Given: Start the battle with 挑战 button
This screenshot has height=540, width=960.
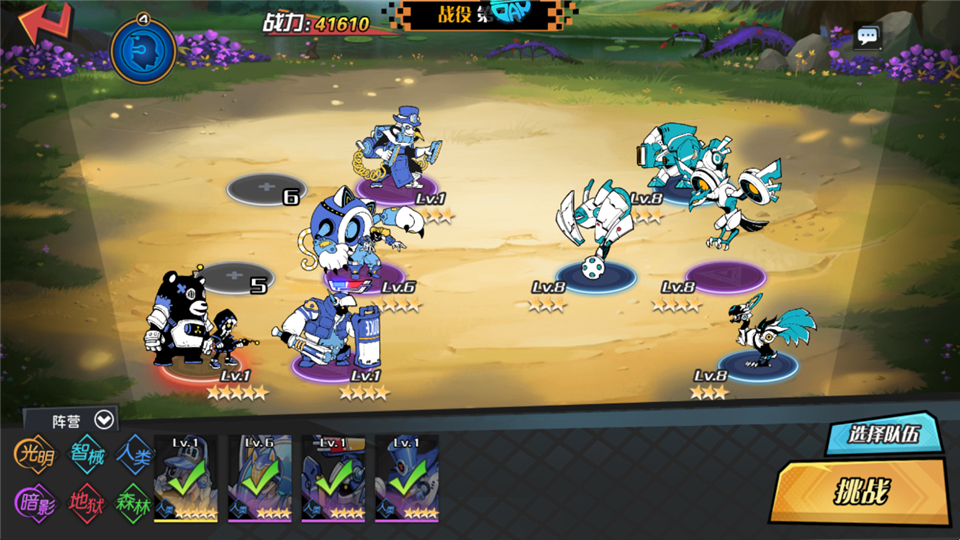Looking at the screenshot, I should coord(862,491).
